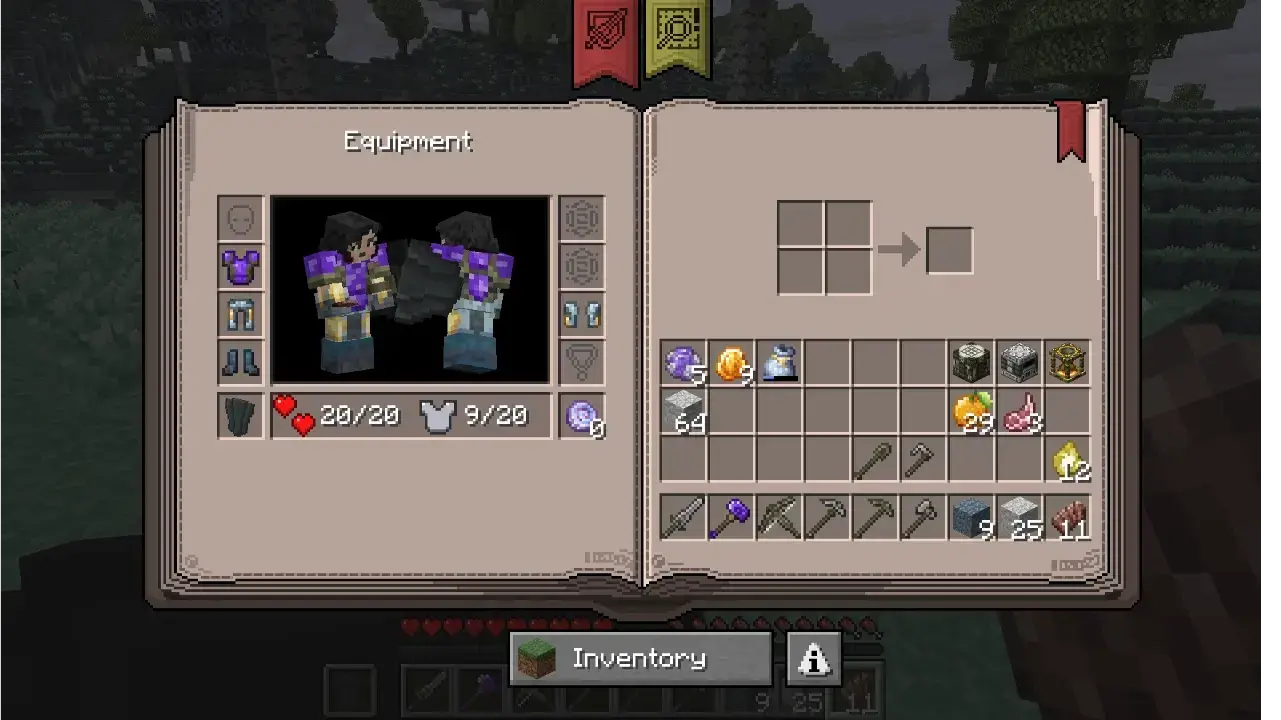Viewport: 1281px width, 720px height.
Task: Select the bracers accessory slot
Action: point(581,314)
